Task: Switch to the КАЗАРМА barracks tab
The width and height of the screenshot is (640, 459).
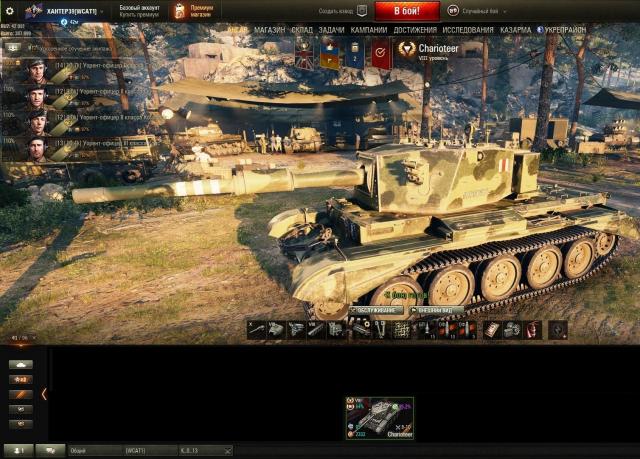Action: 515,30
